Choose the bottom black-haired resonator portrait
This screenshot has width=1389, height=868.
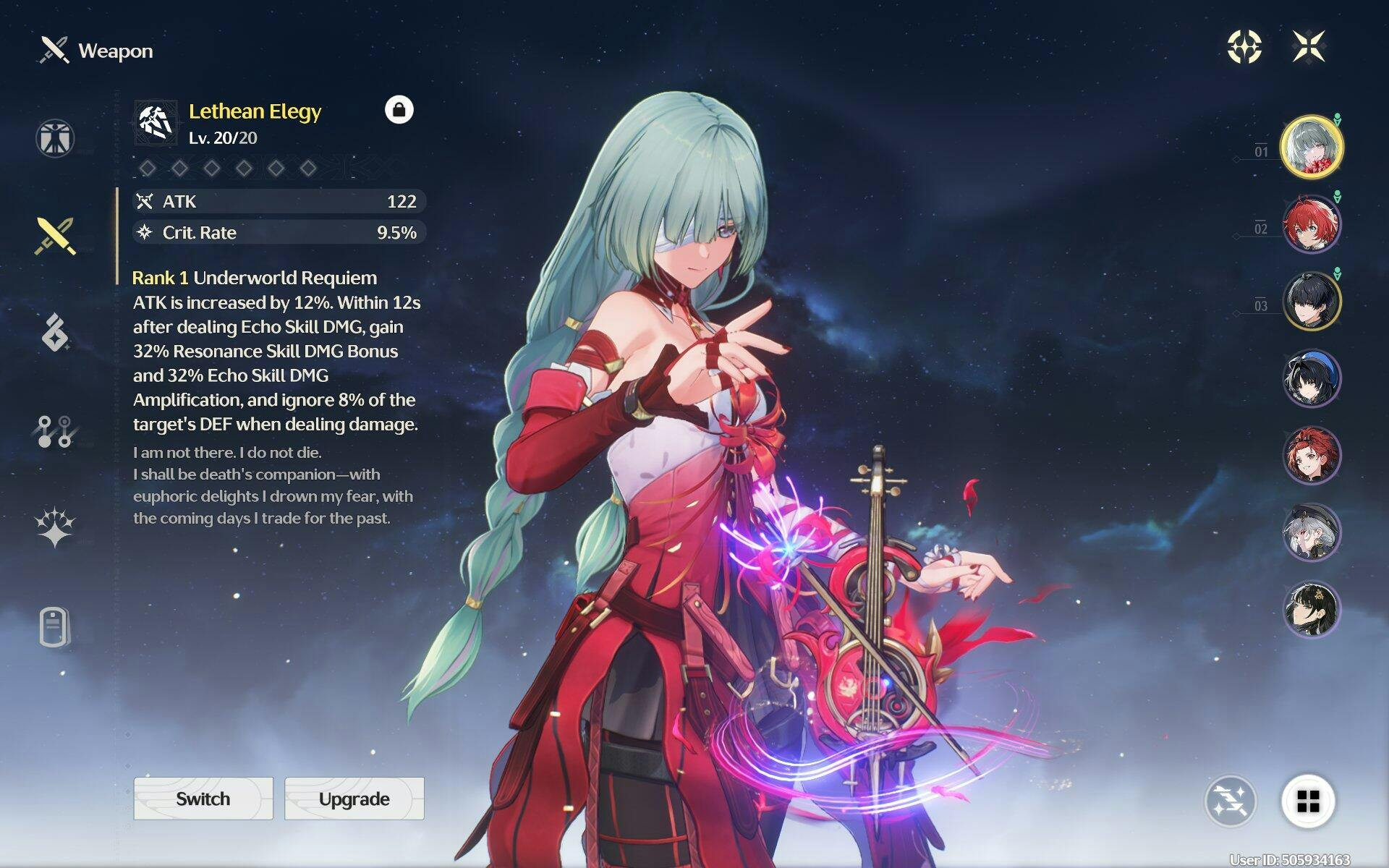(x=1311, y=609)
